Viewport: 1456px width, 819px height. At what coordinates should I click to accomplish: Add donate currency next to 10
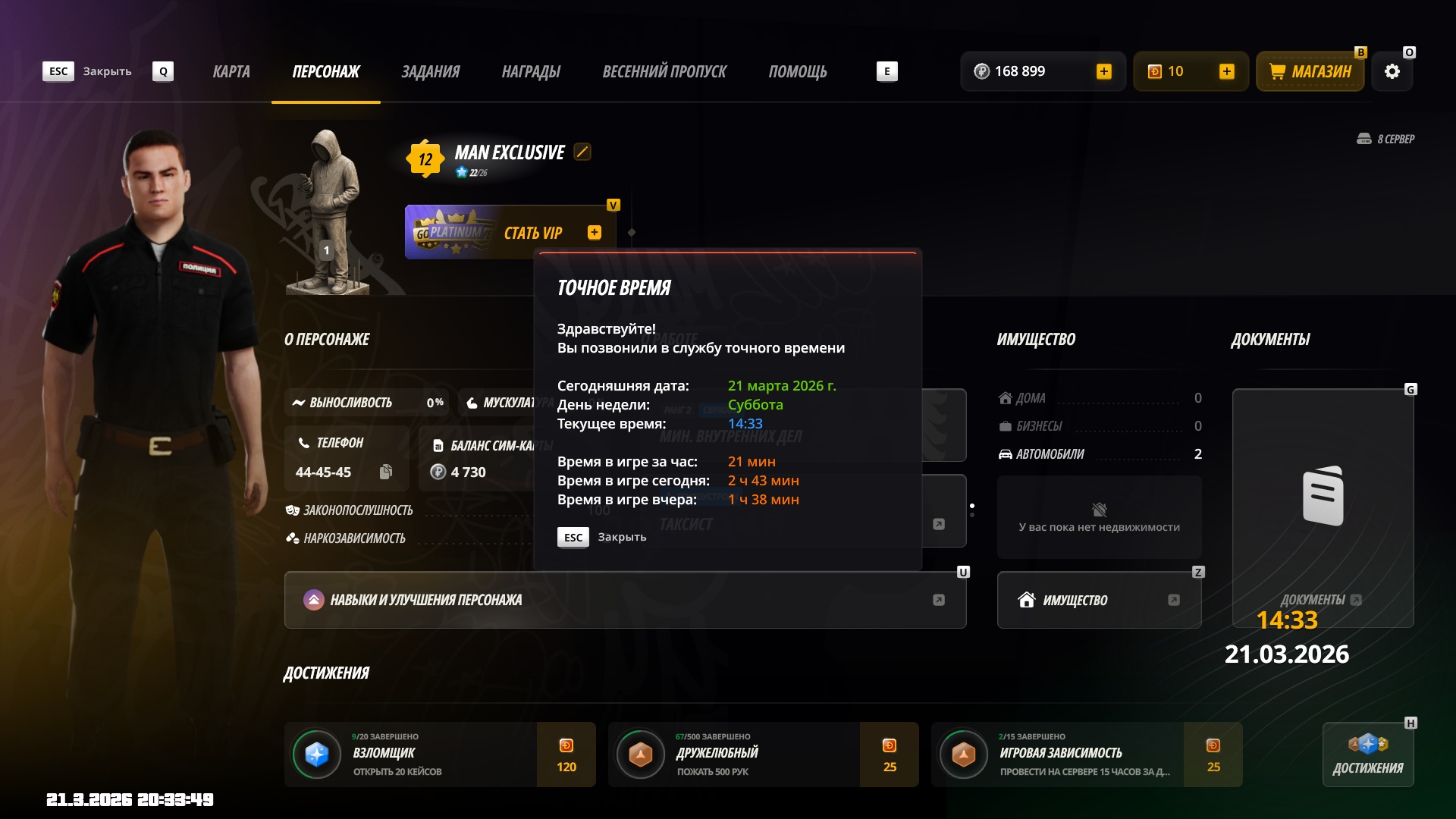tap(1227, 71)
